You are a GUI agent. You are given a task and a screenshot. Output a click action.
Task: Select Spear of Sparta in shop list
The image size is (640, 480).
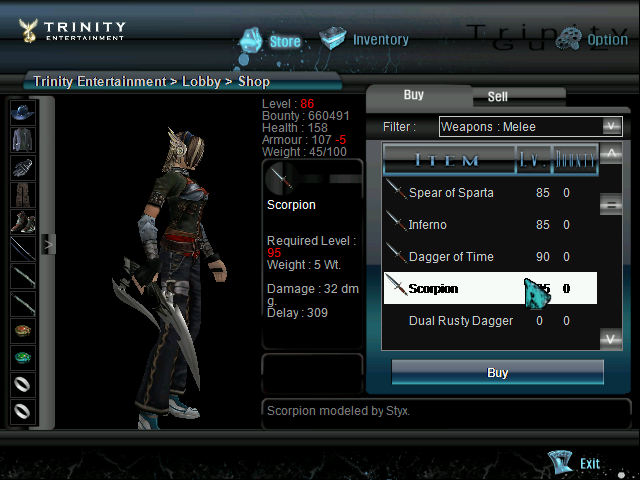(450, 193)
